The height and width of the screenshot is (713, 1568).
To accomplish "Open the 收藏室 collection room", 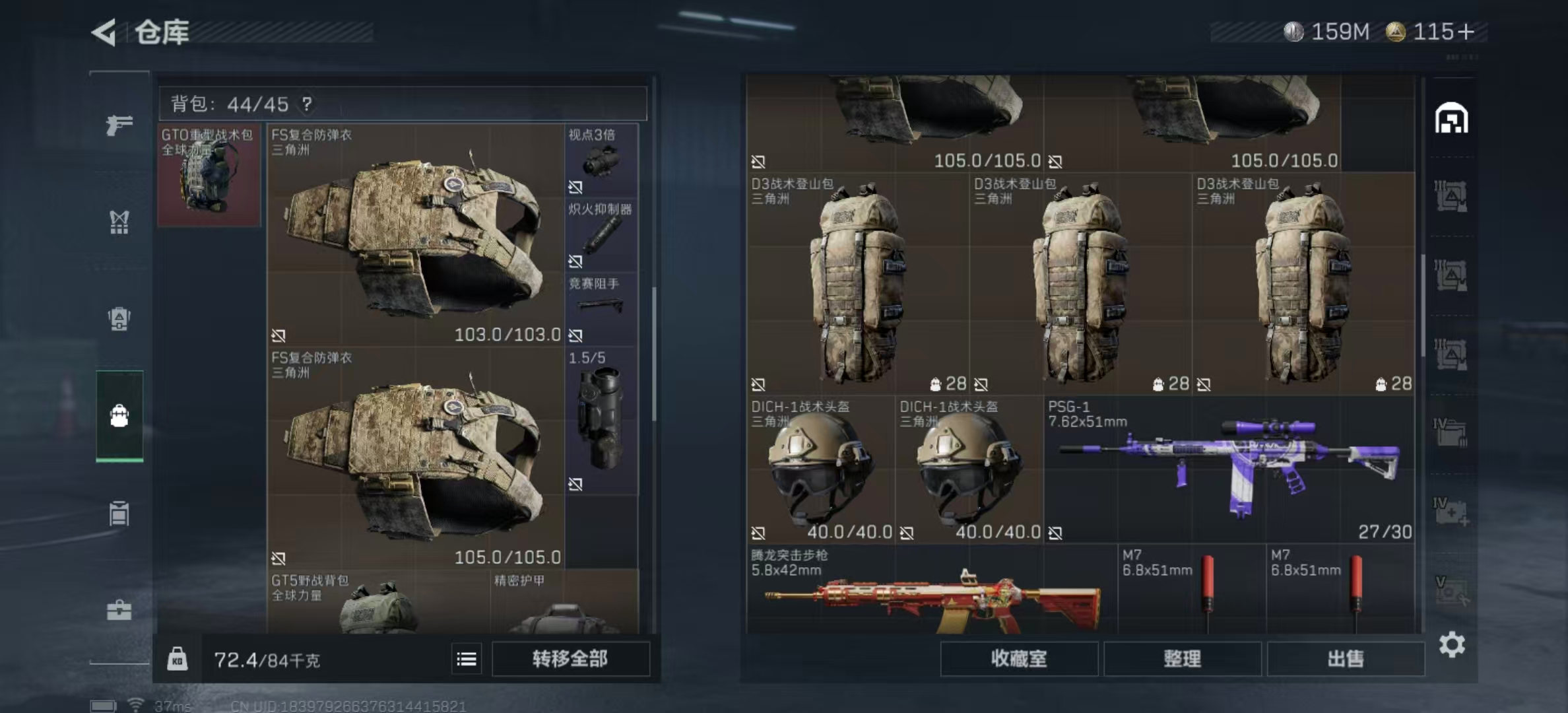I will coord(1019,659).
